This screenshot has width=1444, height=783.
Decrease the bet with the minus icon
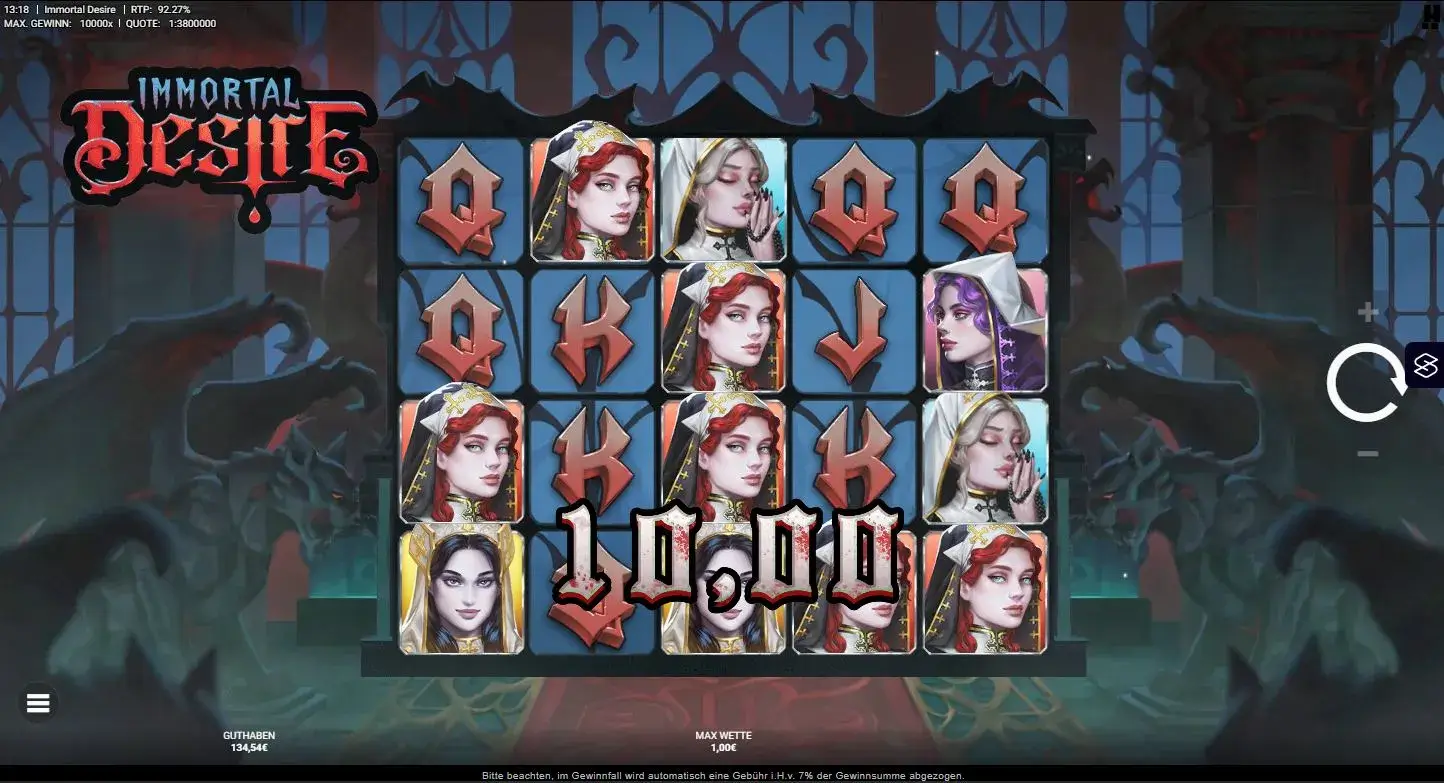click(1368, 454)
